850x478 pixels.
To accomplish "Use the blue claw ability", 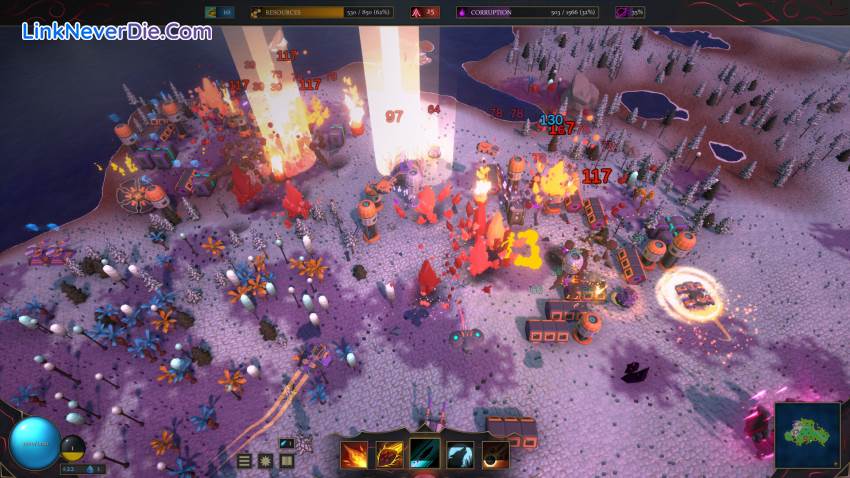I will pyautogui.click(x=459, y=455).
